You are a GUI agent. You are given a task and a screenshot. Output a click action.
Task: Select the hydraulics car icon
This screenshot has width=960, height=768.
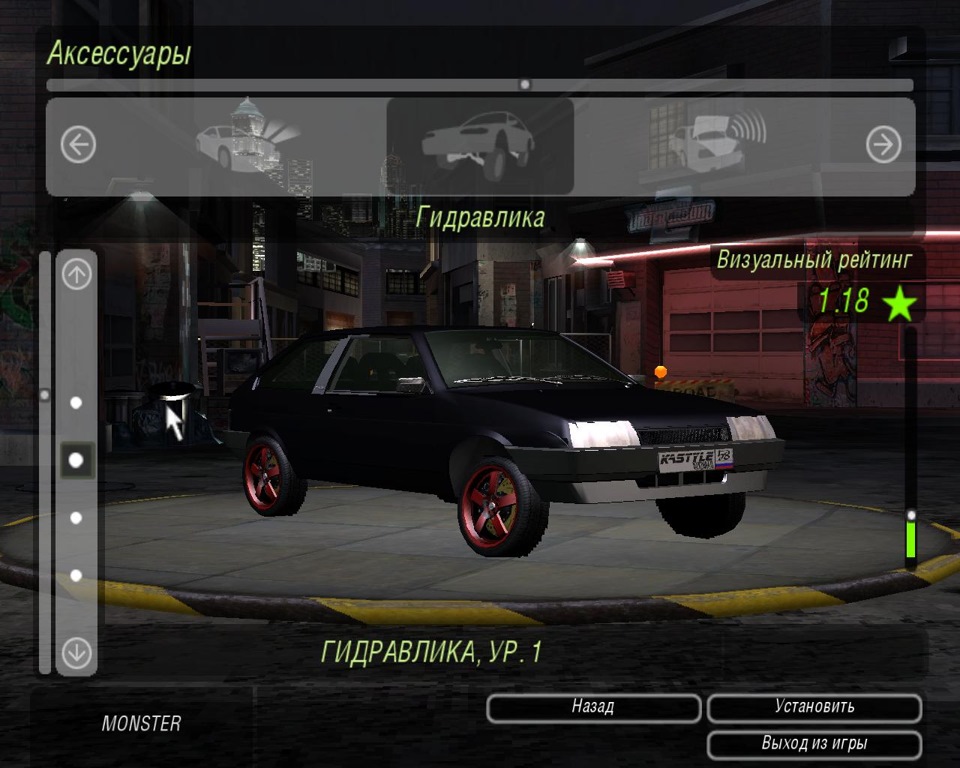coord(479,145)
